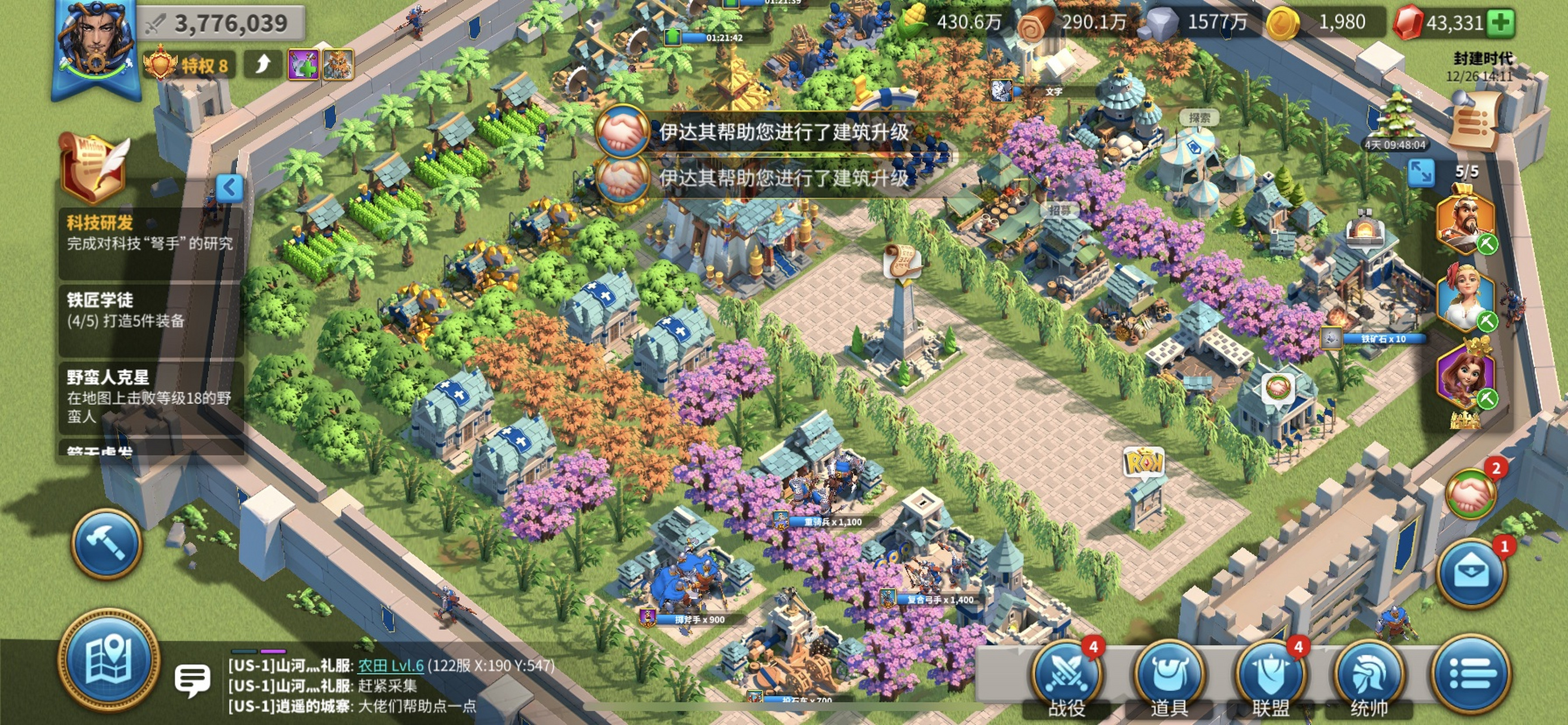The height and width of the screenshot is (725, 1568).
Task: Open the mail envelope inbox
Action: point(1471,573)
